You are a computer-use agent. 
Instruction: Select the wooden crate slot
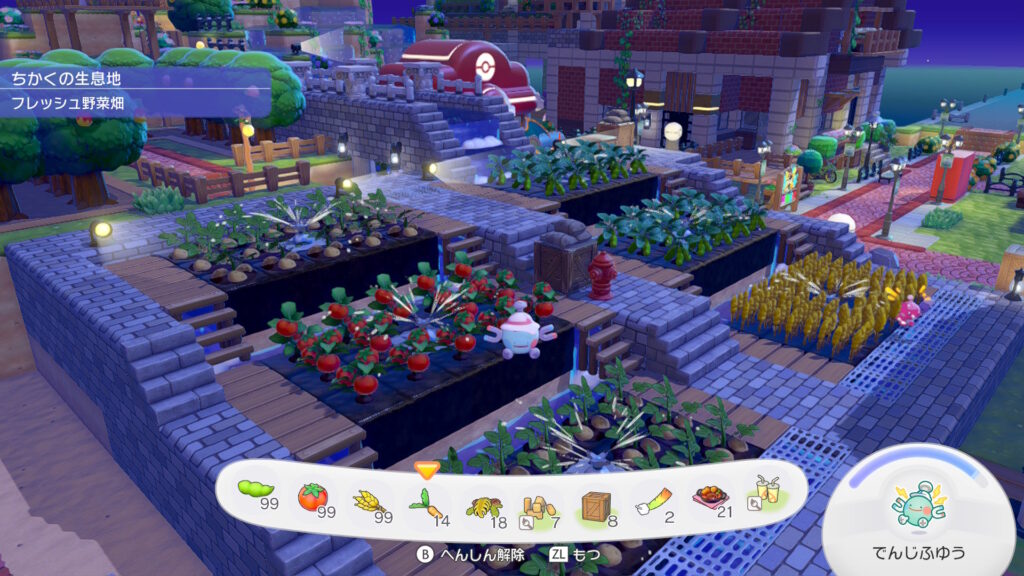tap(597, 504)
